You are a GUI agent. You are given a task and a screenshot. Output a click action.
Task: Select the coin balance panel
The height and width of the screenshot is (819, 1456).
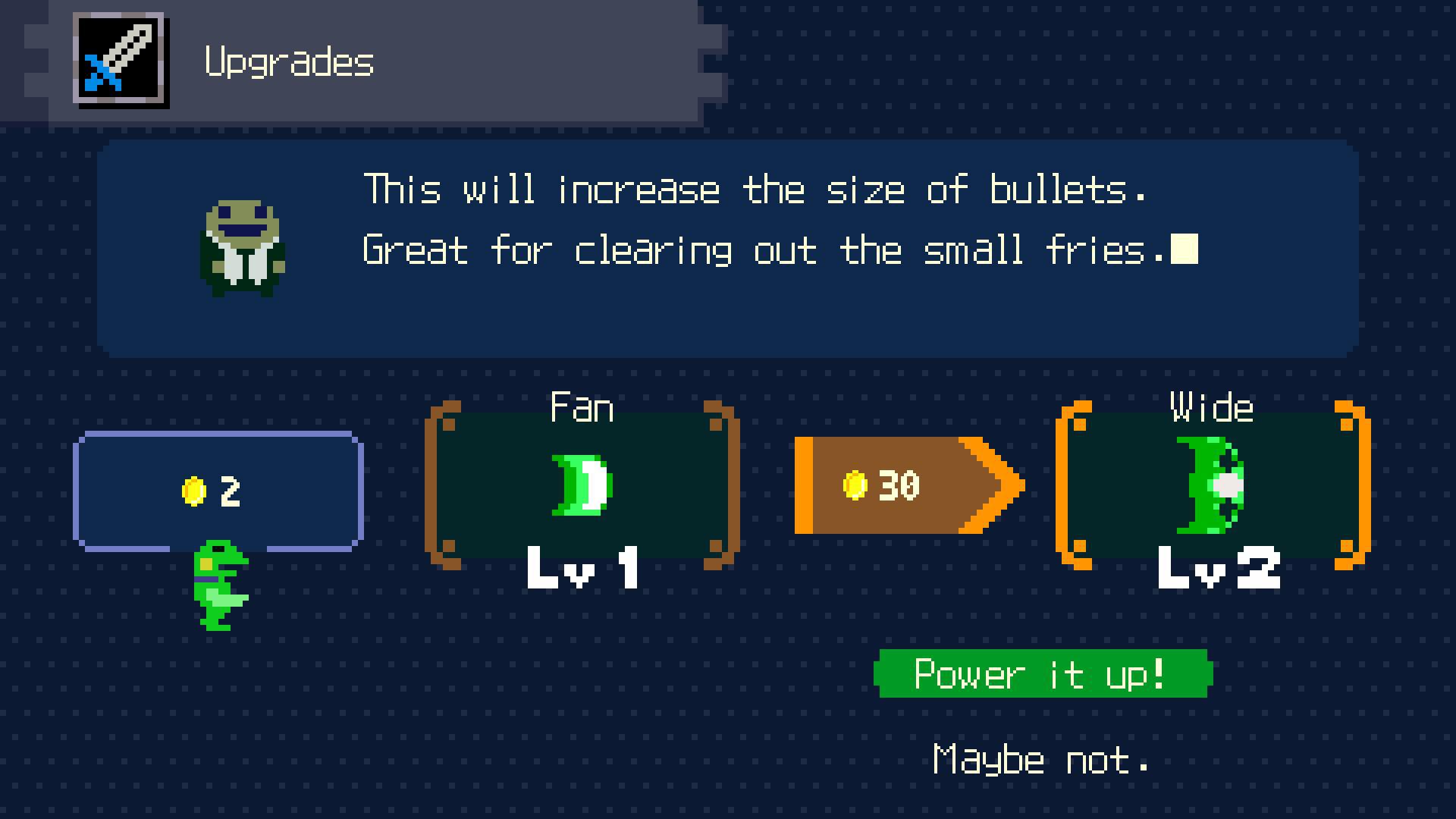pos(218,489)
